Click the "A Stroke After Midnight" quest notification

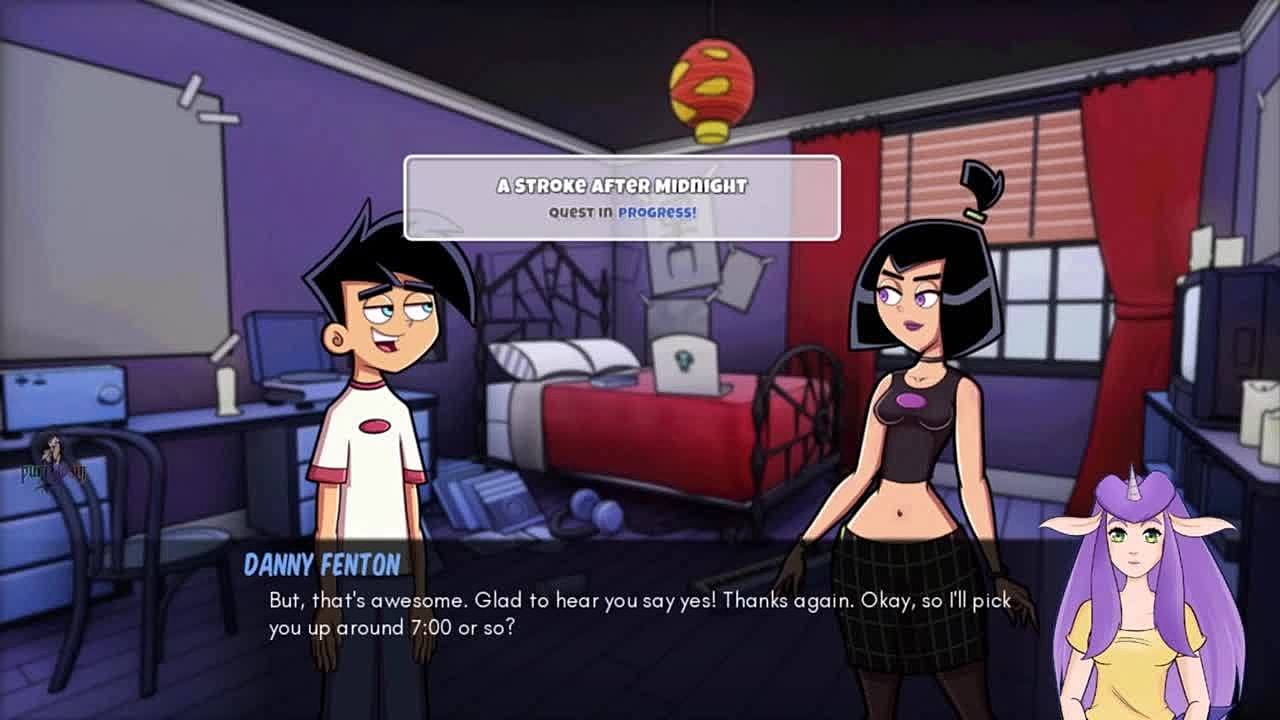(x=621, y=198)
